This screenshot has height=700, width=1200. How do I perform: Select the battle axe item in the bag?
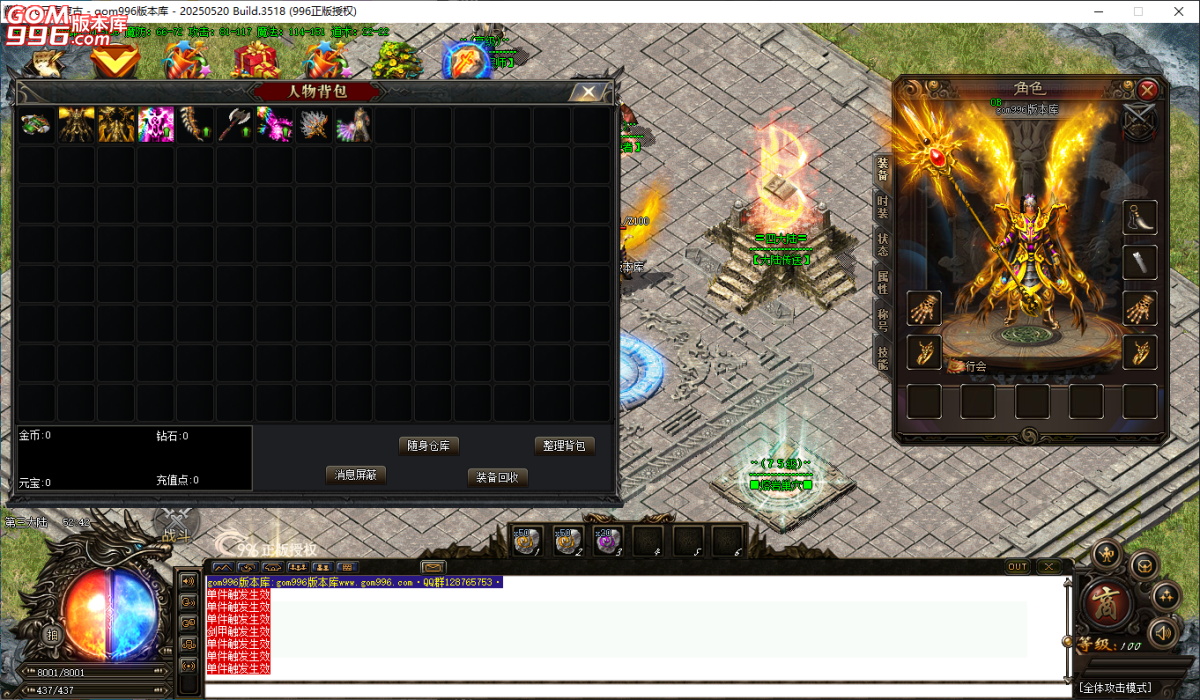234,125
